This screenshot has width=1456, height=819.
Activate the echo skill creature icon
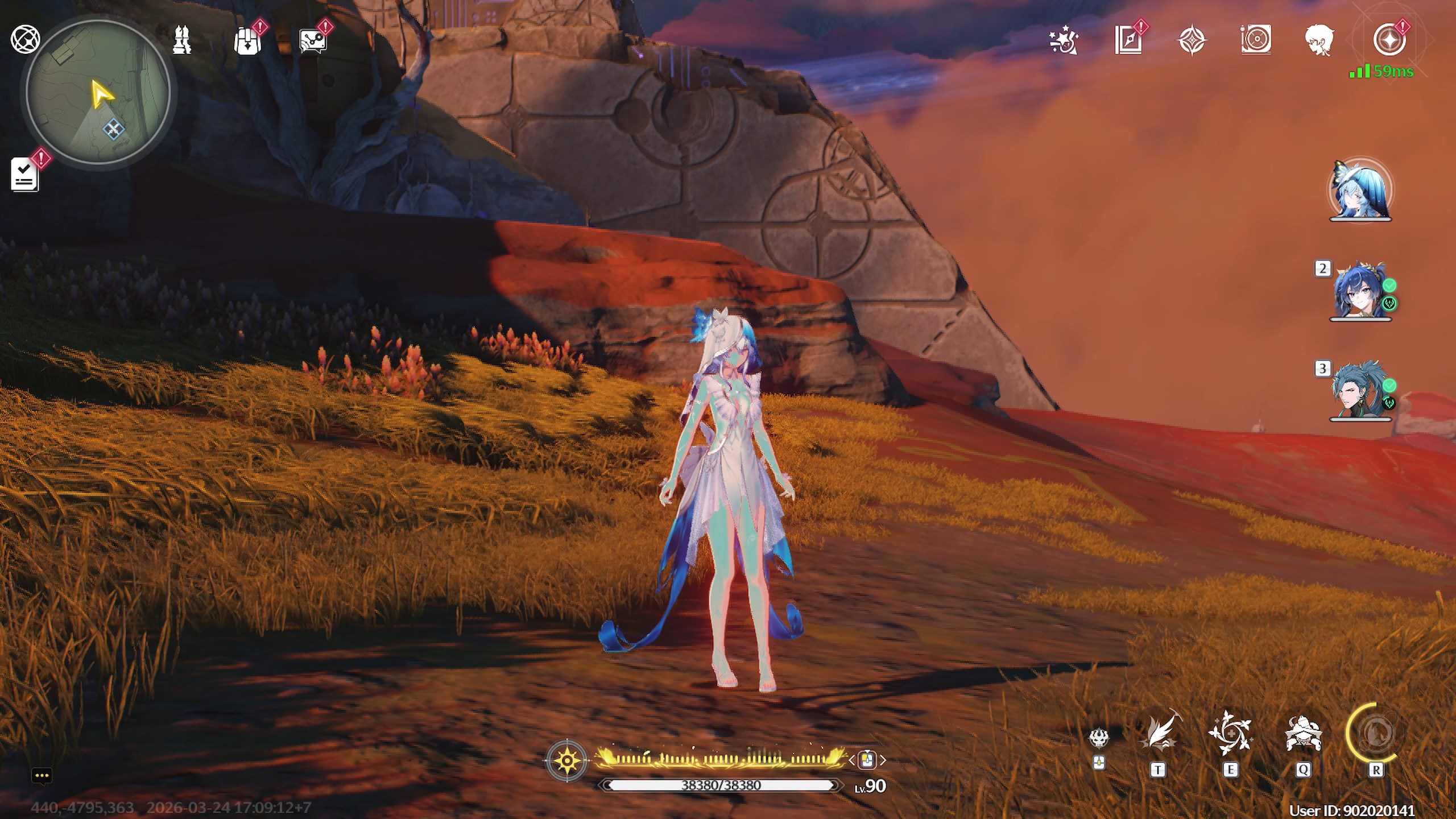(1302, 734)
